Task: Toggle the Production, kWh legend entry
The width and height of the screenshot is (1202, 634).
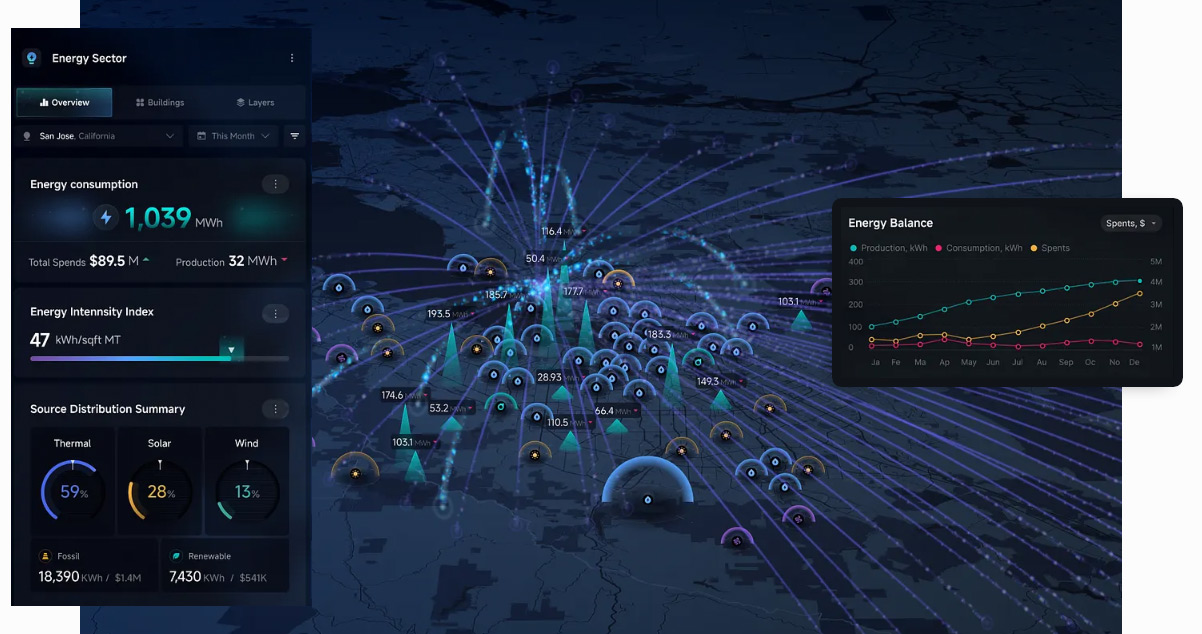Action: [887, 248]
